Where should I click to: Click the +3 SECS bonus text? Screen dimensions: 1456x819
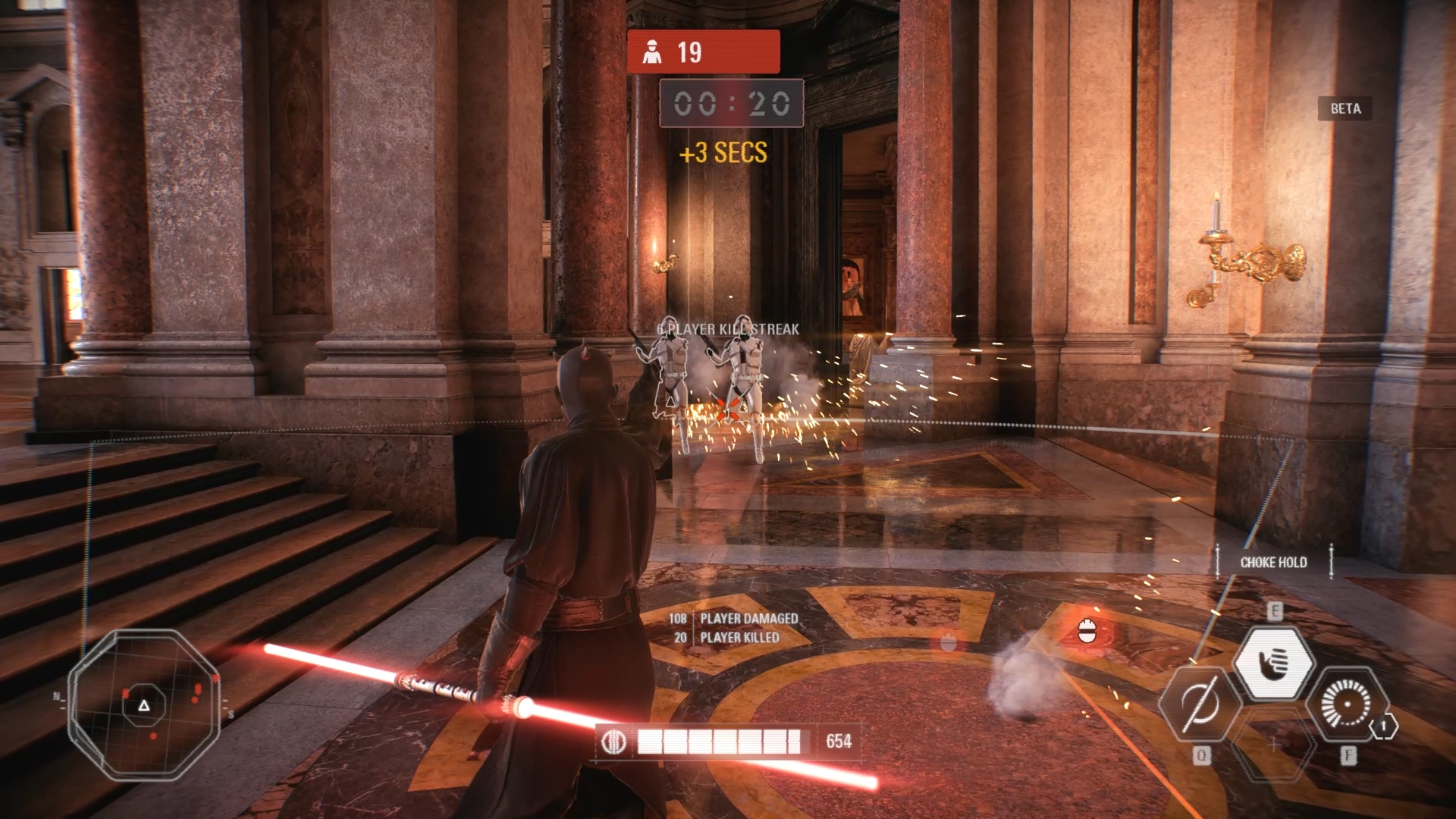722,154
